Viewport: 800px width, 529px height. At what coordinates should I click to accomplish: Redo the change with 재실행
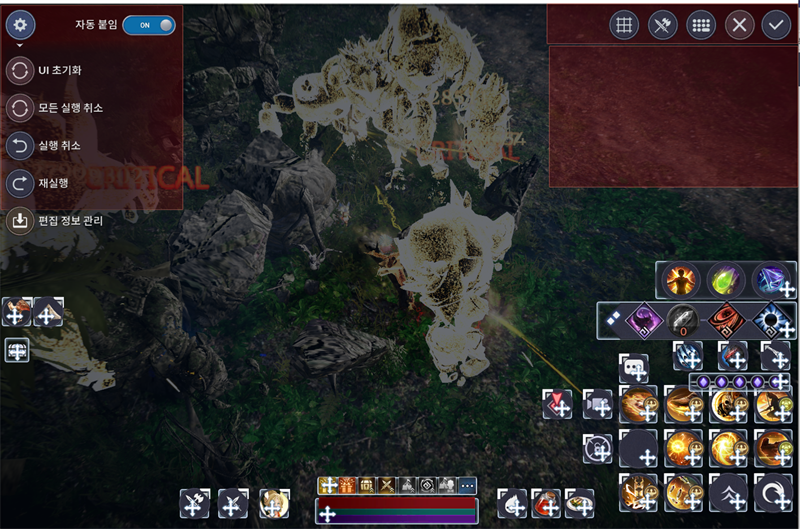[20, 183]
